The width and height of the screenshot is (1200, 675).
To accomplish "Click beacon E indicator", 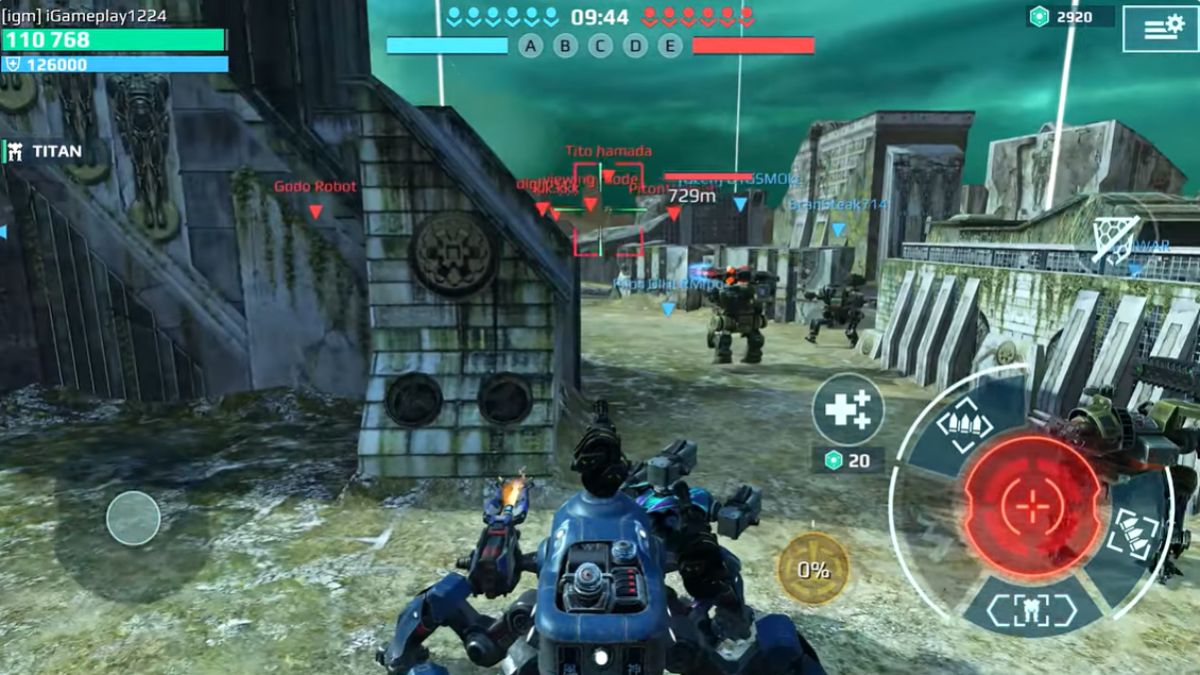I will [x=670, y=45].
